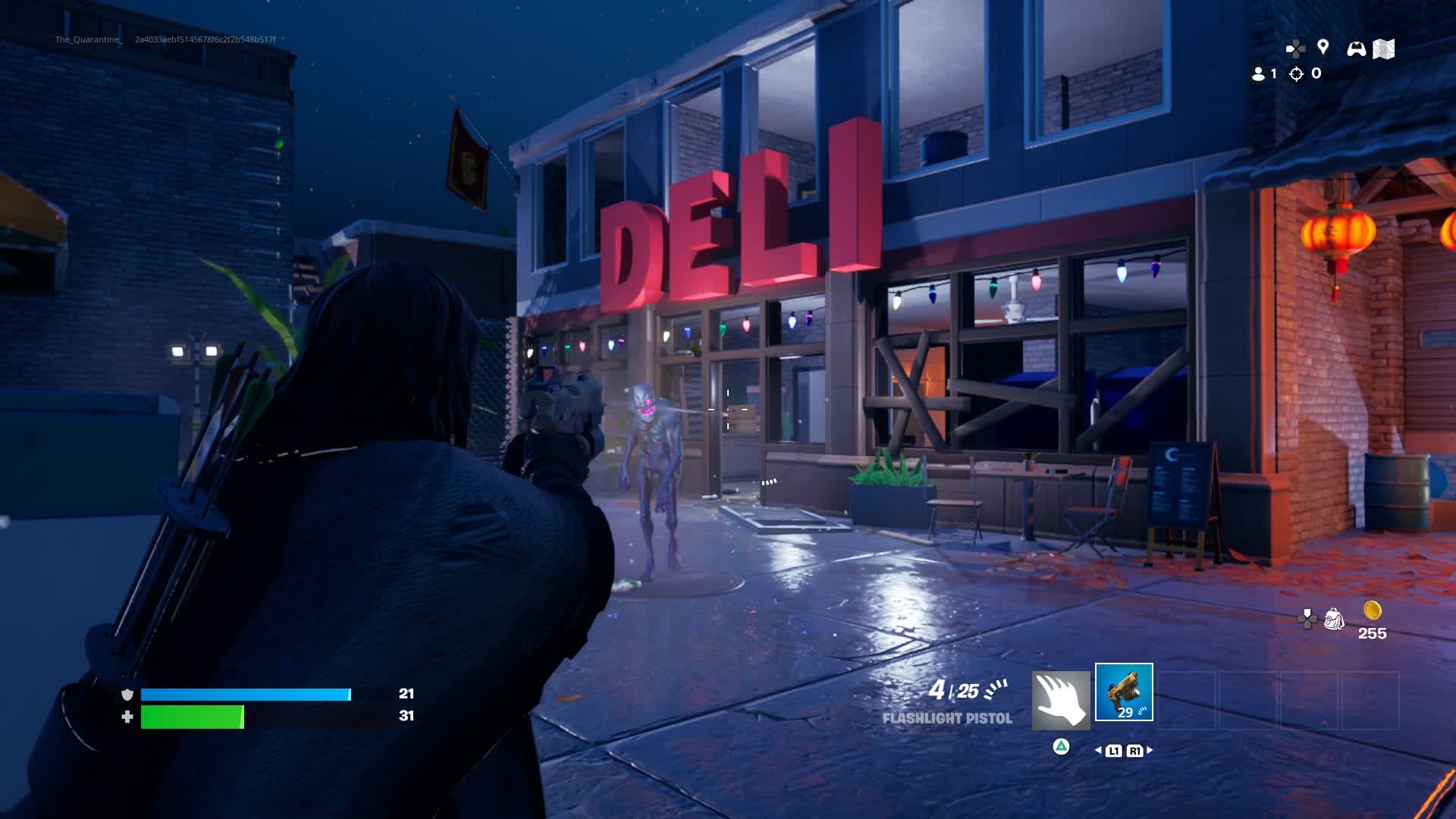Open the folded map icon
1456x819 pixels.
coord(1384,49)
